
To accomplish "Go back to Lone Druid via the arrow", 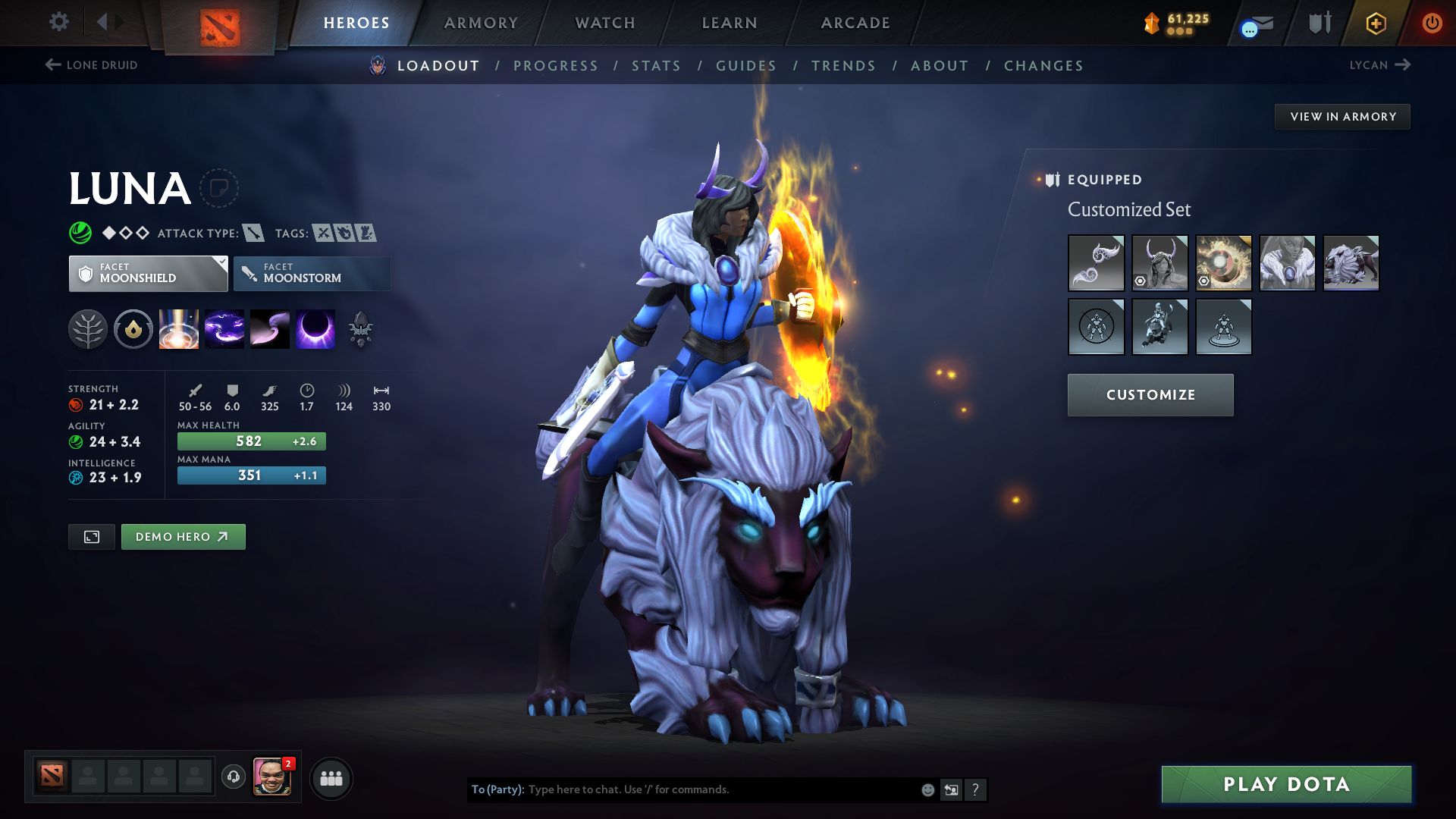I will coord(52,65).
